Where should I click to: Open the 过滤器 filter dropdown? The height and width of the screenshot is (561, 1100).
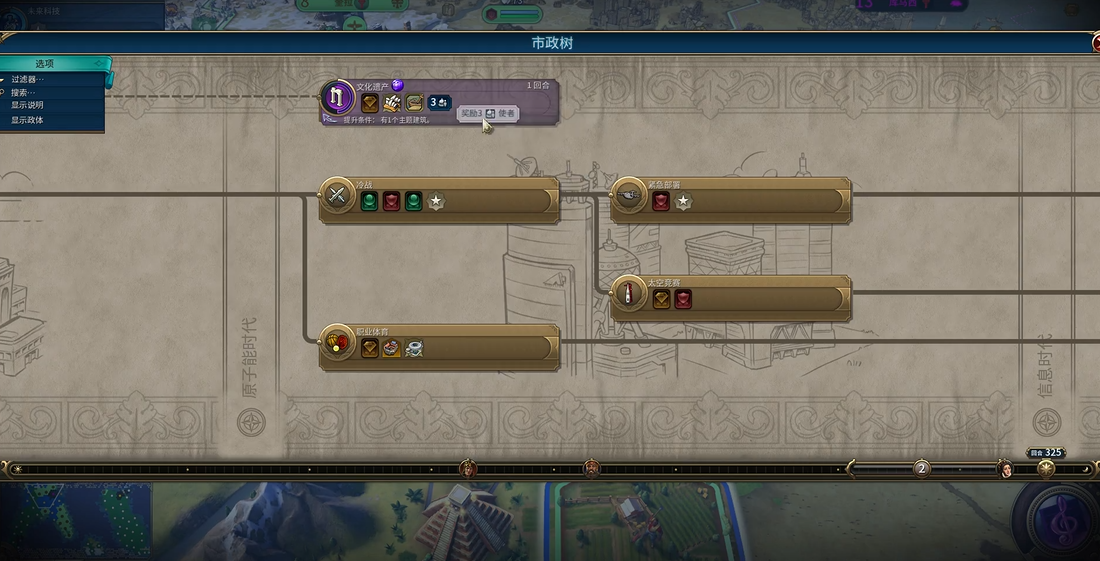point(28,79)
